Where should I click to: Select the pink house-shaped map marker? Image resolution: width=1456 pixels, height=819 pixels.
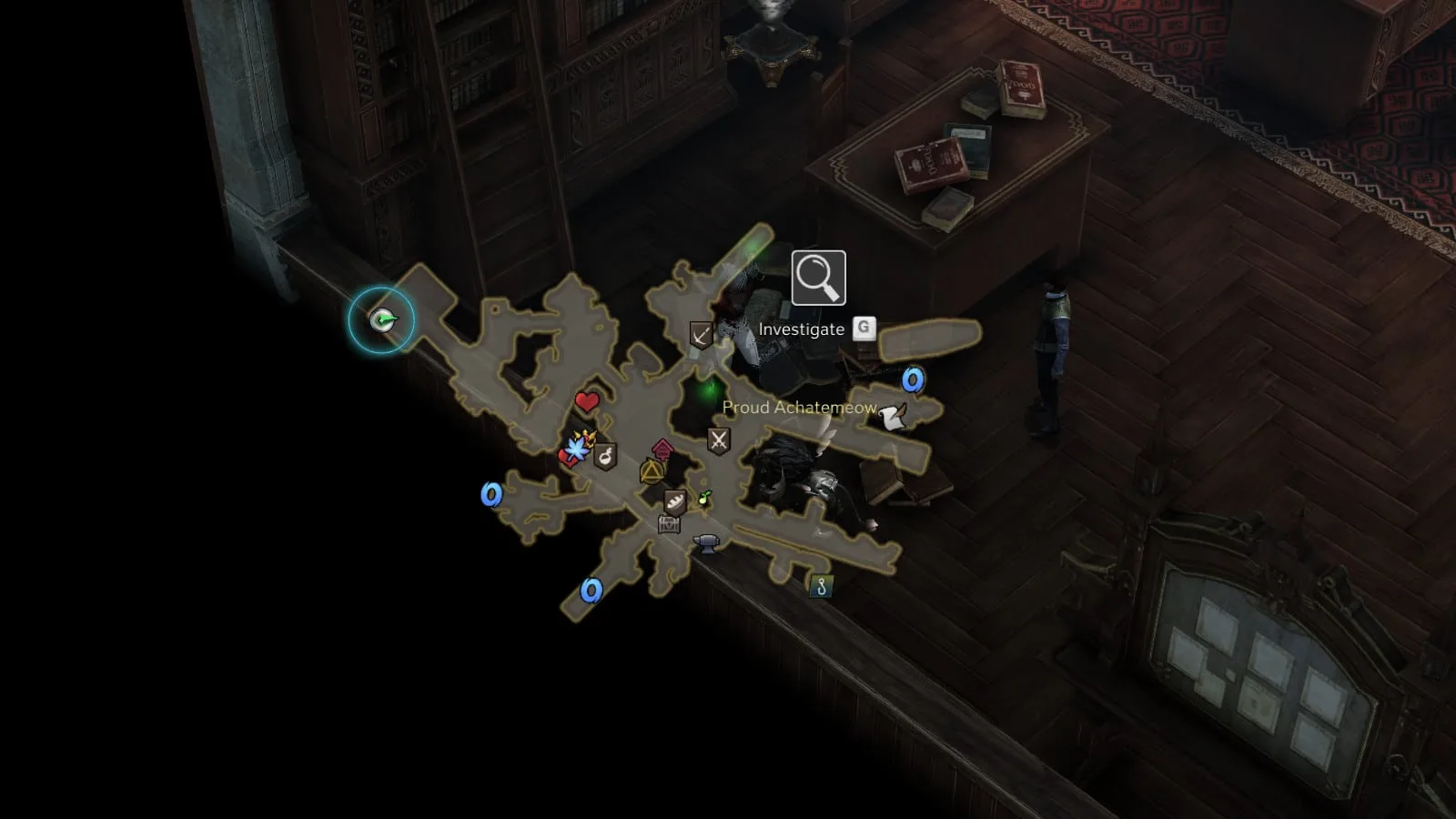coord(663,448)
